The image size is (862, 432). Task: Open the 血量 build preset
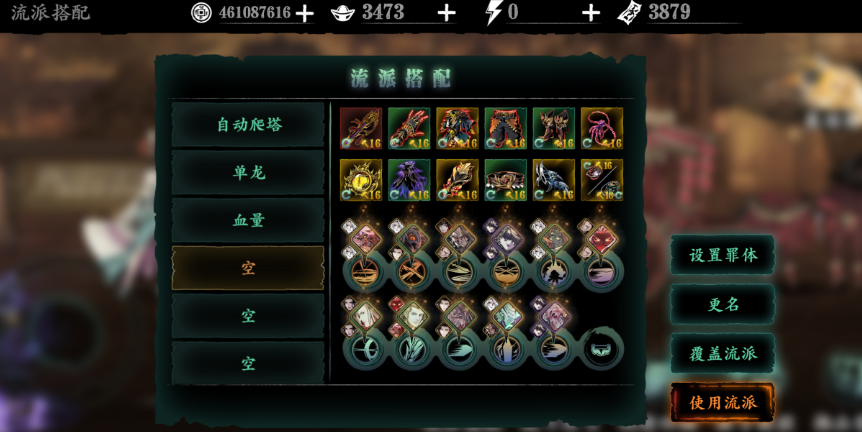249,220
